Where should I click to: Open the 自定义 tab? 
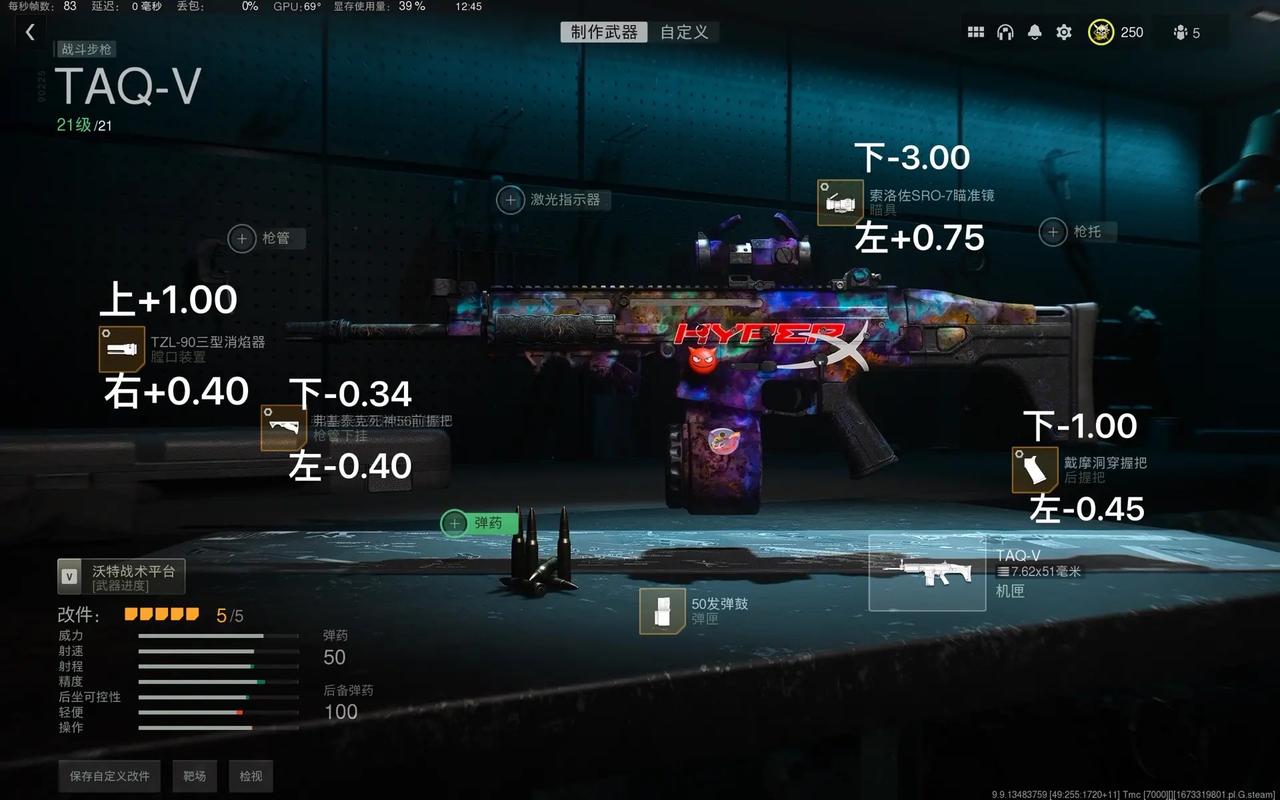[x=684, y=32]
